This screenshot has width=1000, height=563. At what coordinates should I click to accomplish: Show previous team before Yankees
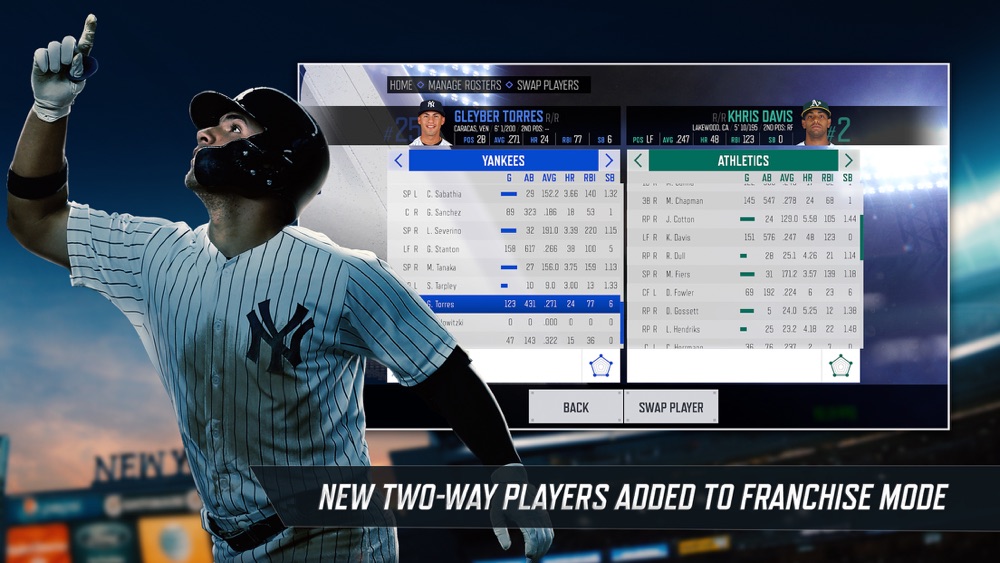(398, 160)
